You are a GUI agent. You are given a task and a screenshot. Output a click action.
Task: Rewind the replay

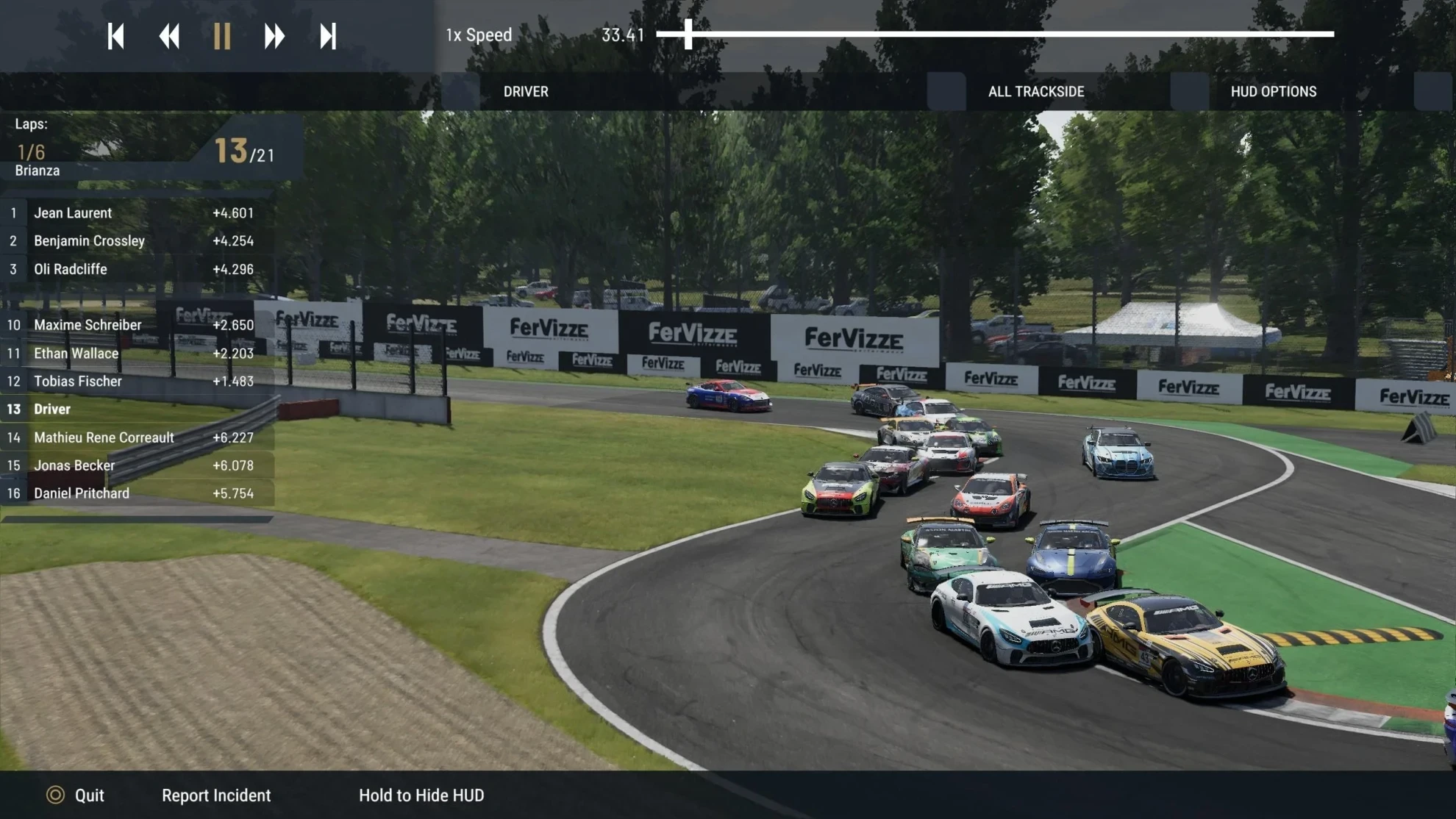coord(169,36)
